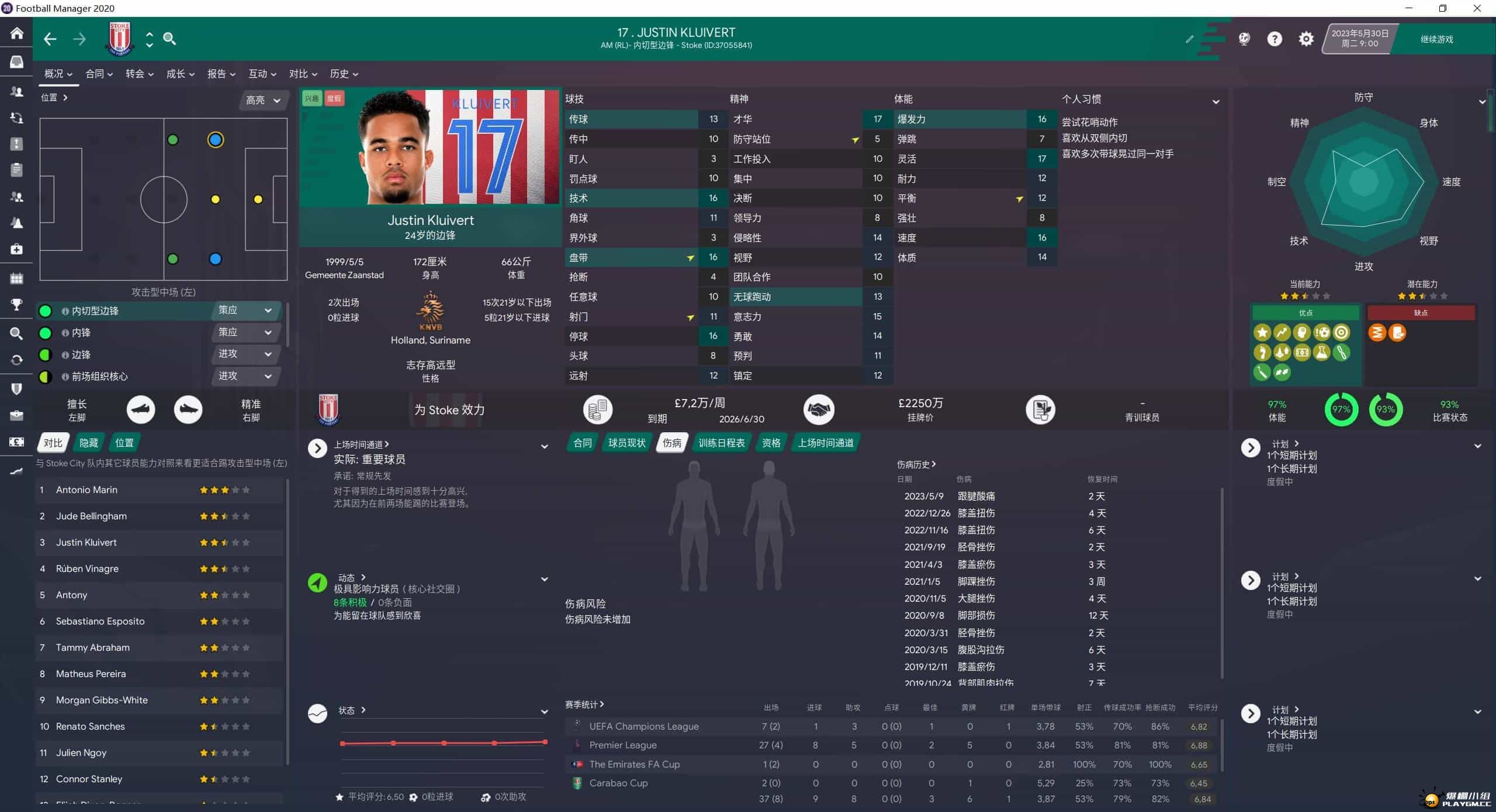Expand the 高亮 highlight dropdown
The width and height of the screenshot is (1496, 812).
point(263,100)
